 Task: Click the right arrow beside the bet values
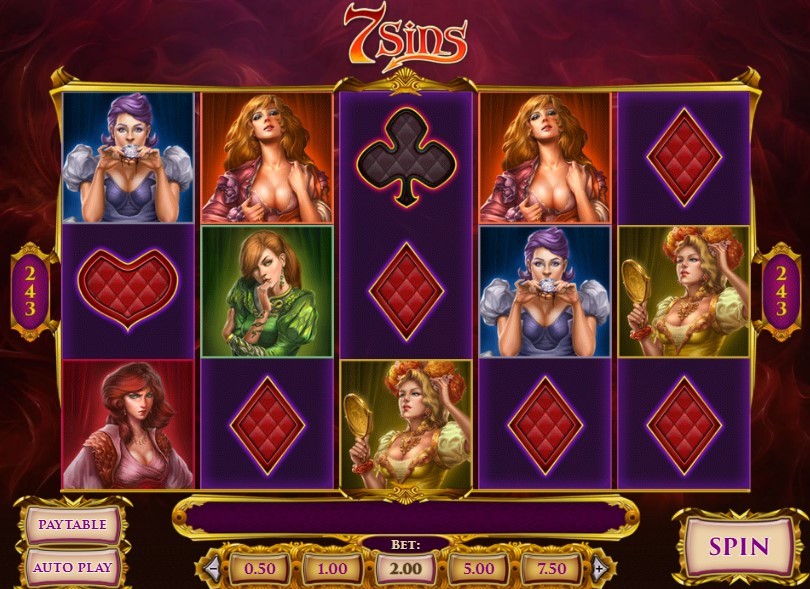(x=598, y=569)
